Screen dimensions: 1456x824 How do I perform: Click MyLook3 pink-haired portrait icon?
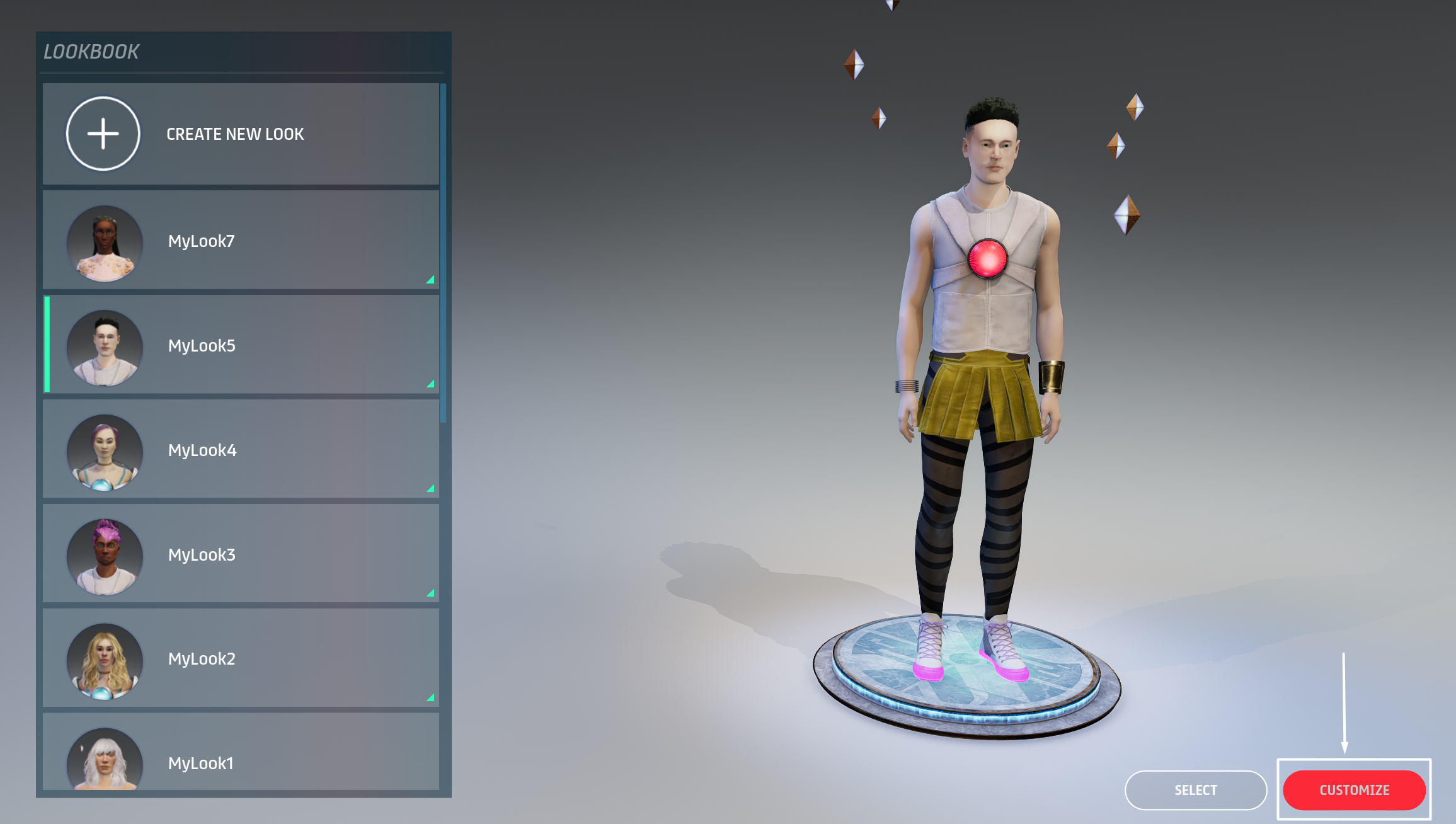coord(104,556)
